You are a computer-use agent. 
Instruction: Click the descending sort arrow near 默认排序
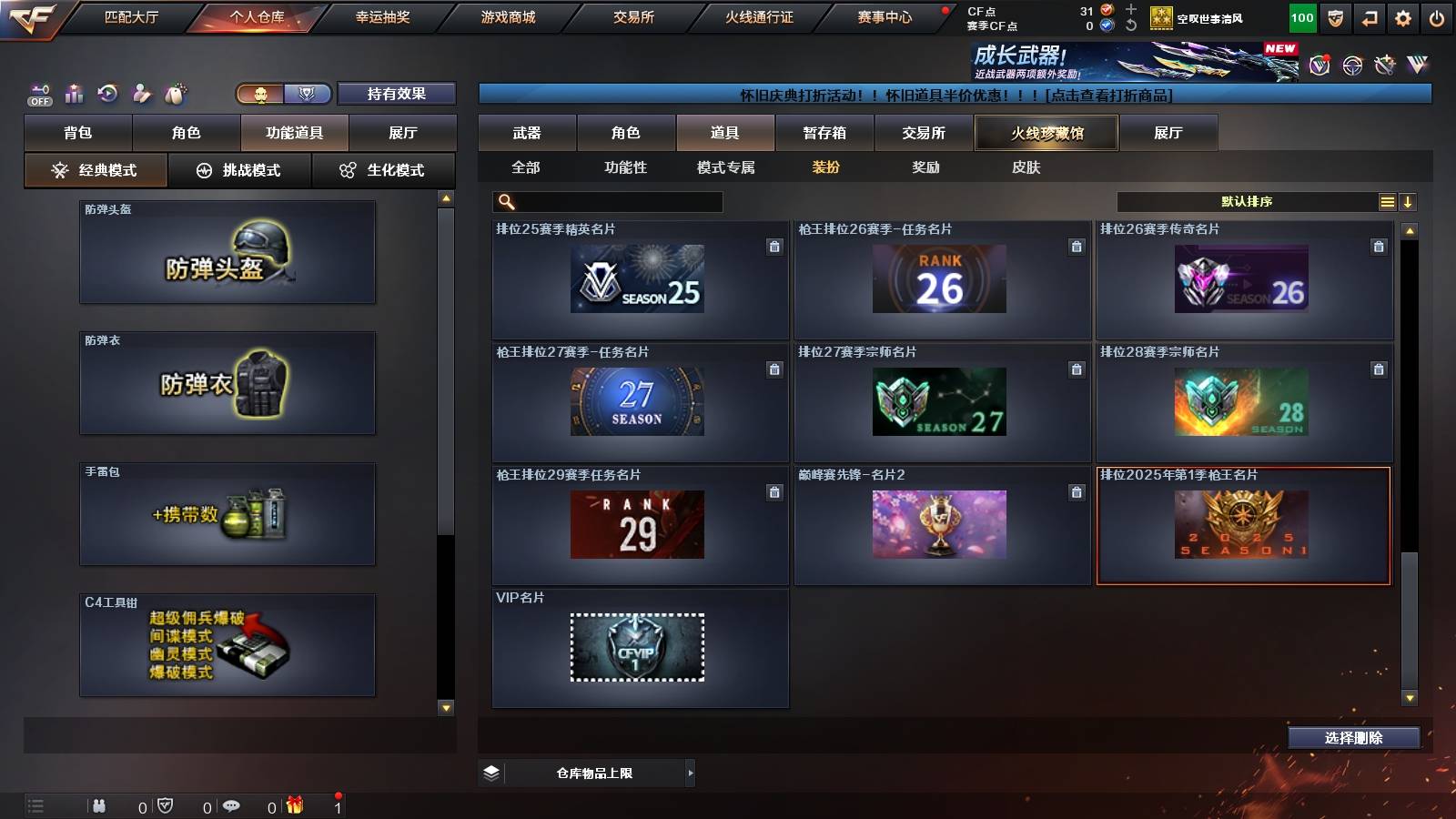1408,201
